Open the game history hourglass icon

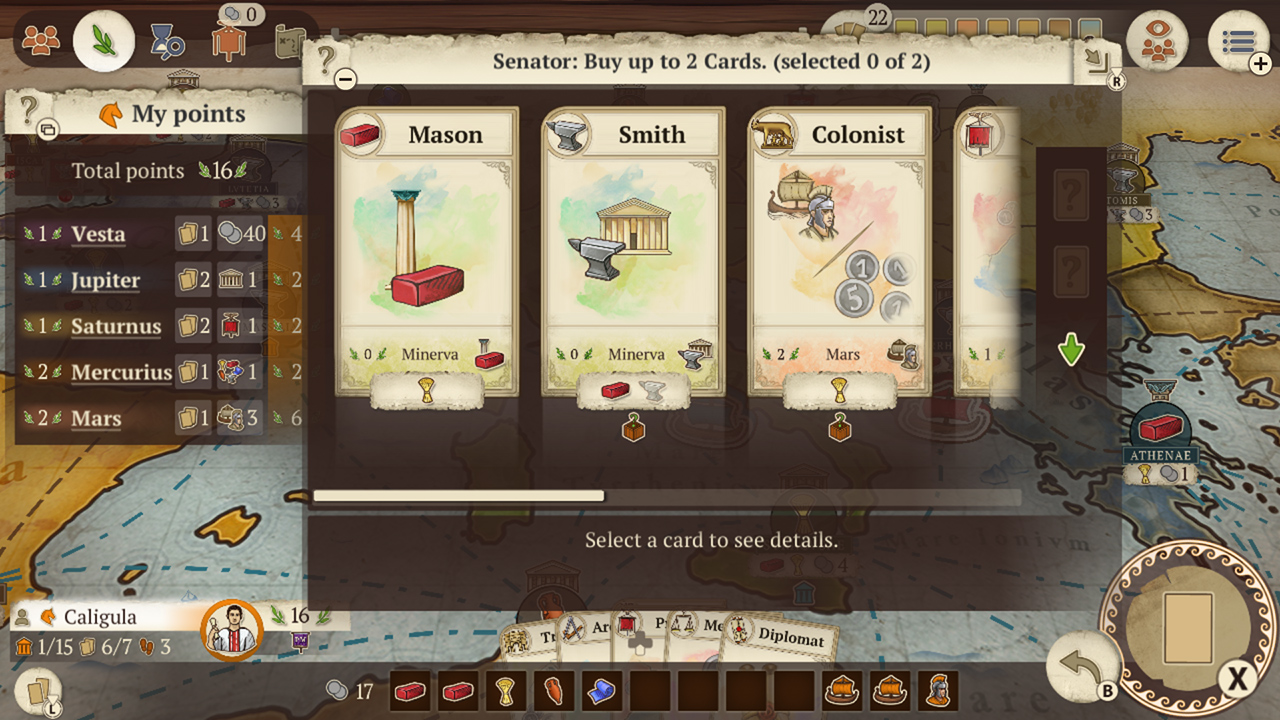click(x=168, y=44)
